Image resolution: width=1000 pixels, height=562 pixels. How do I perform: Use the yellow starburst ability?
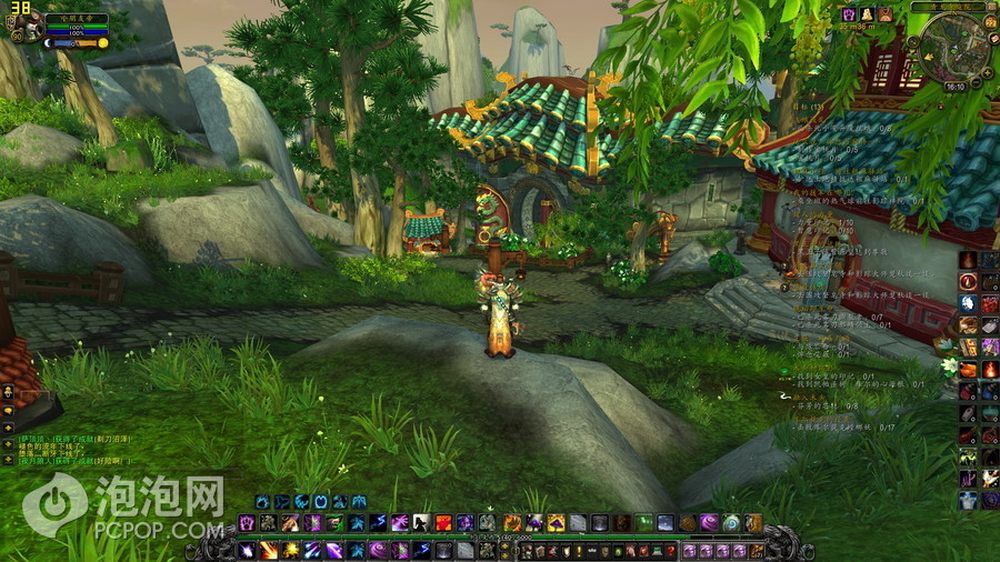[291, 549]
